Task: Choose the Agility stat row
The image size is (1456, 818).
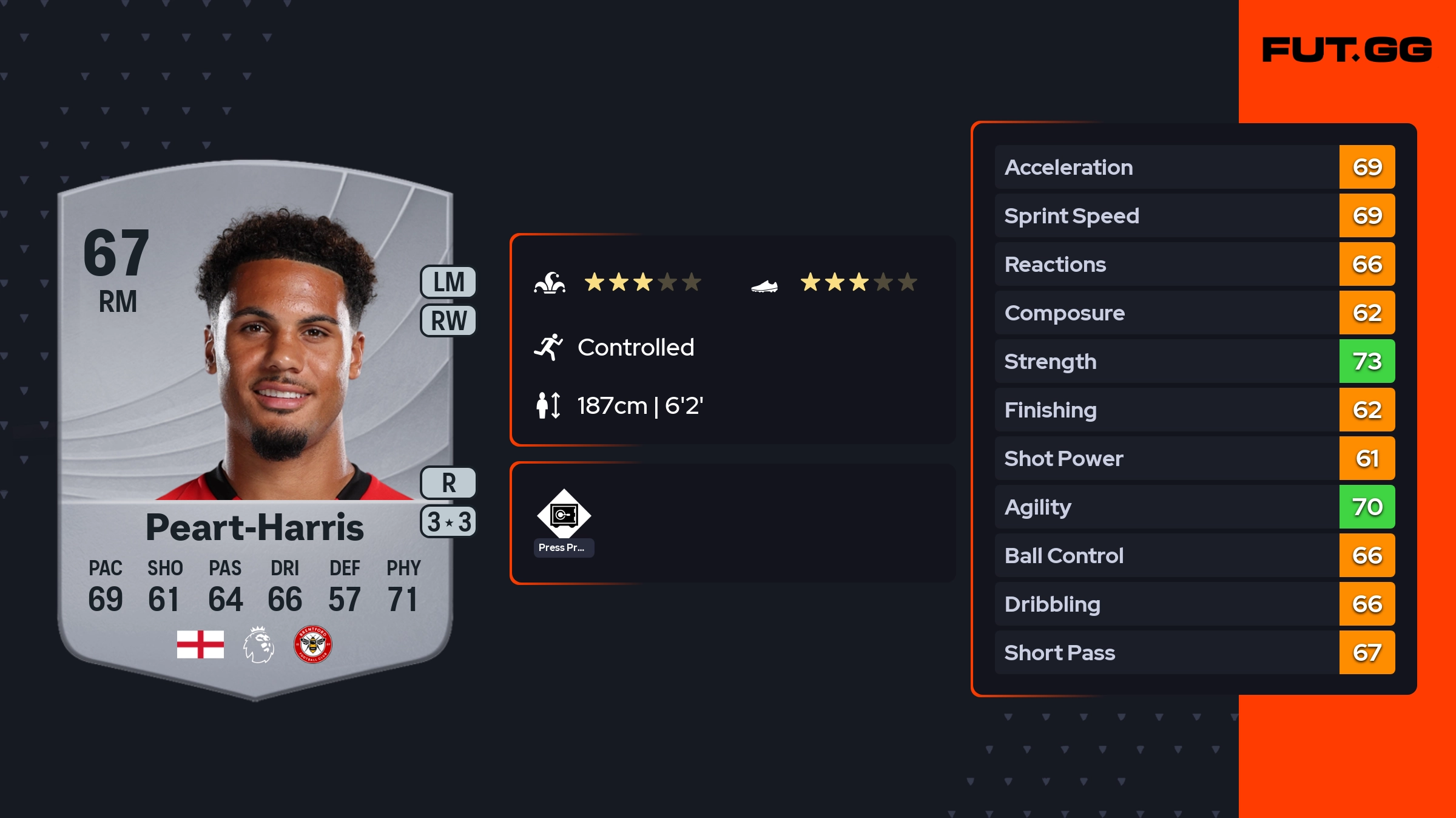Action: [1194, 507]
